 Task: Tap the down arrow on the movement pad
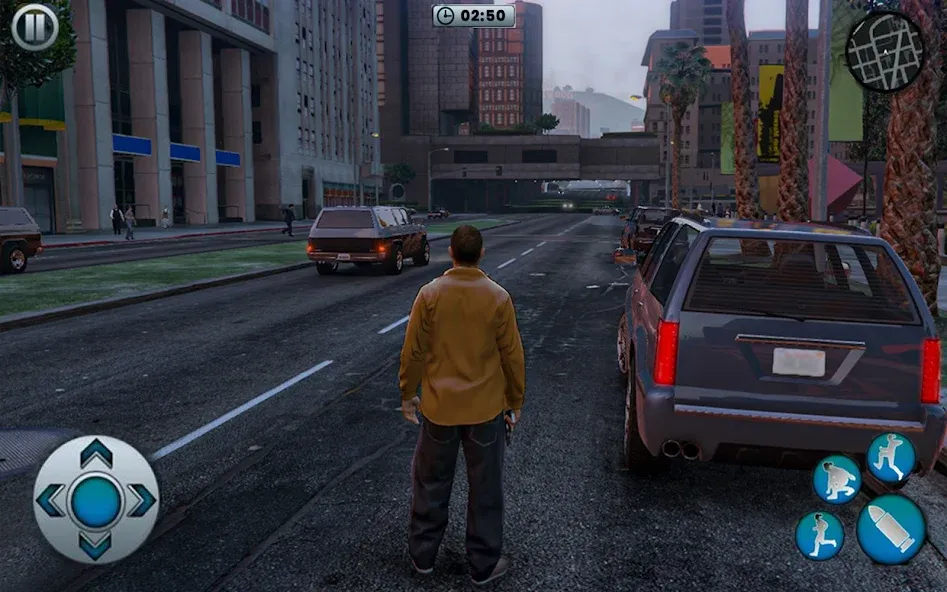click(96, 545)
